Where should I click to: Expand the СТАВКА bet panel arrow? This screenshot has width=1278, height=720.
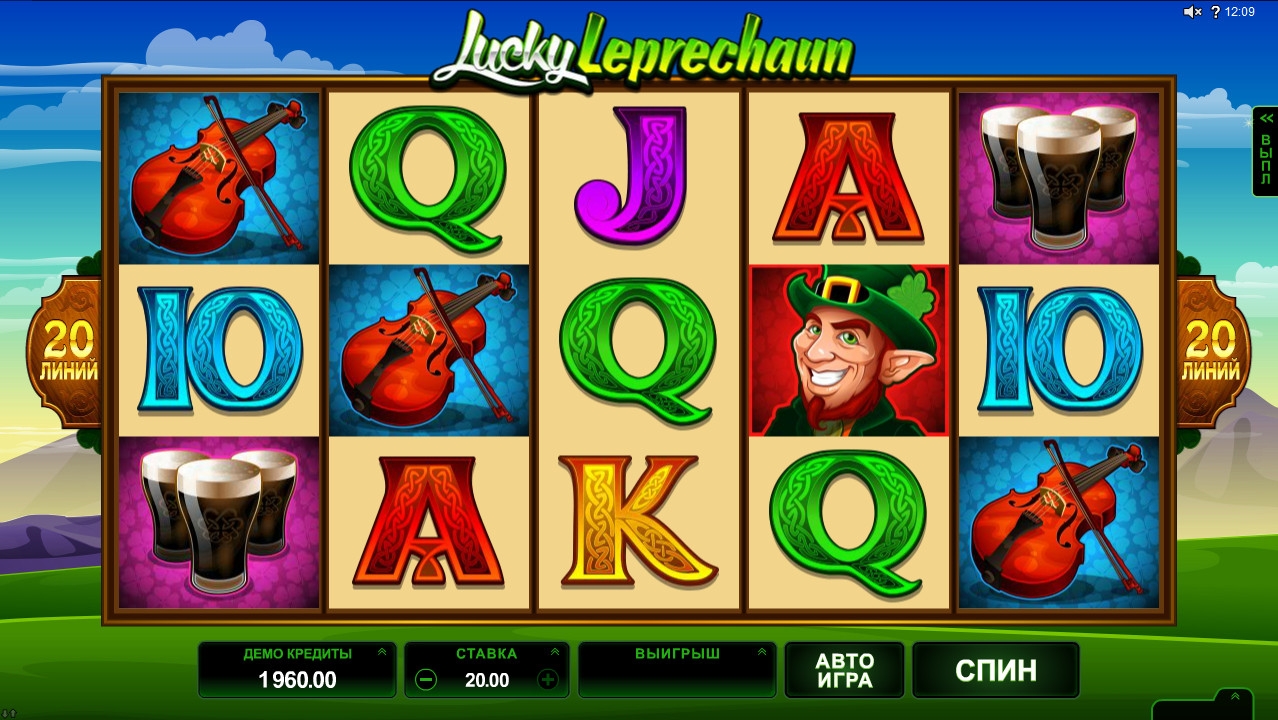coord(555,652)
